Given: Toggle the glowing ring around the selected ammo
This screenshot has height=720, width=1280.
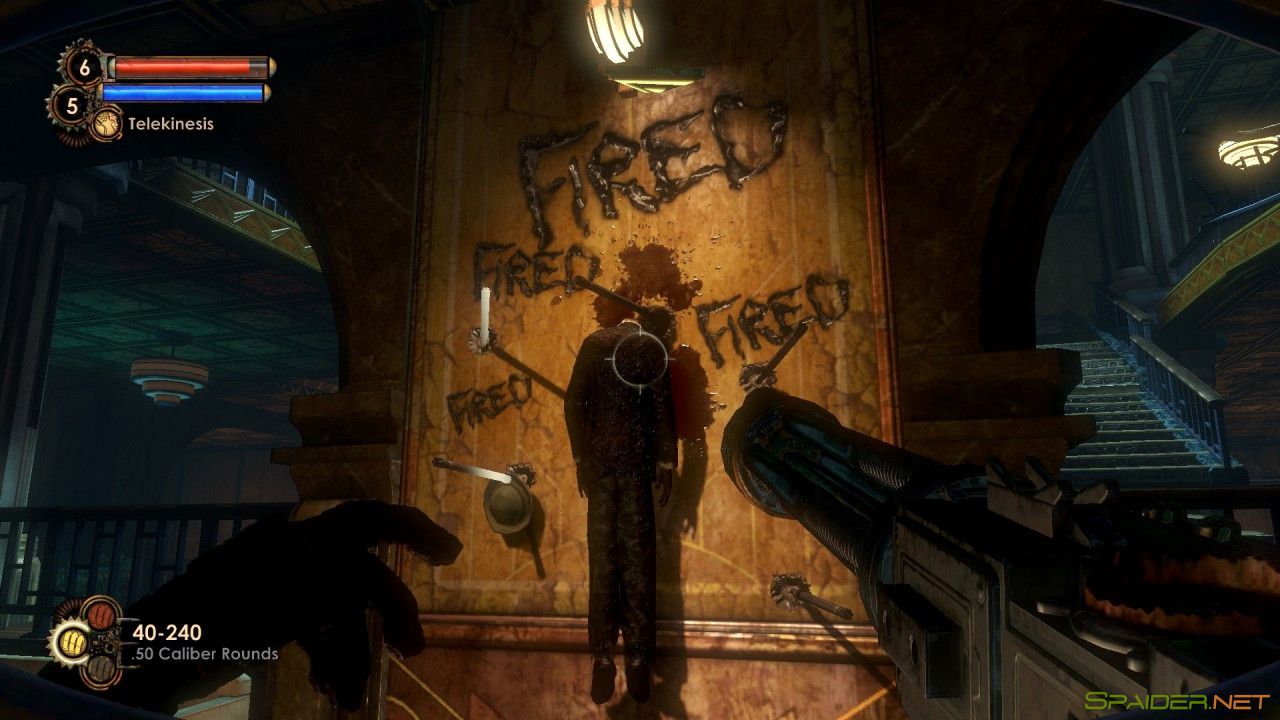Looking at the screenshot, I should click(x=57, y=641).
